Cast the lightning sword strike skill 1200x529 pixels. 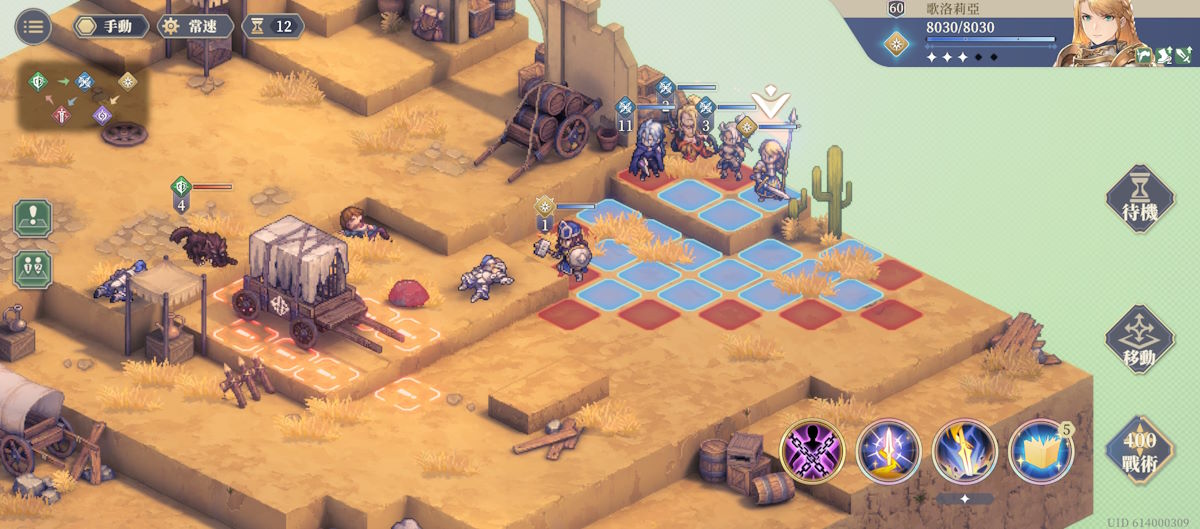(964, 452)
